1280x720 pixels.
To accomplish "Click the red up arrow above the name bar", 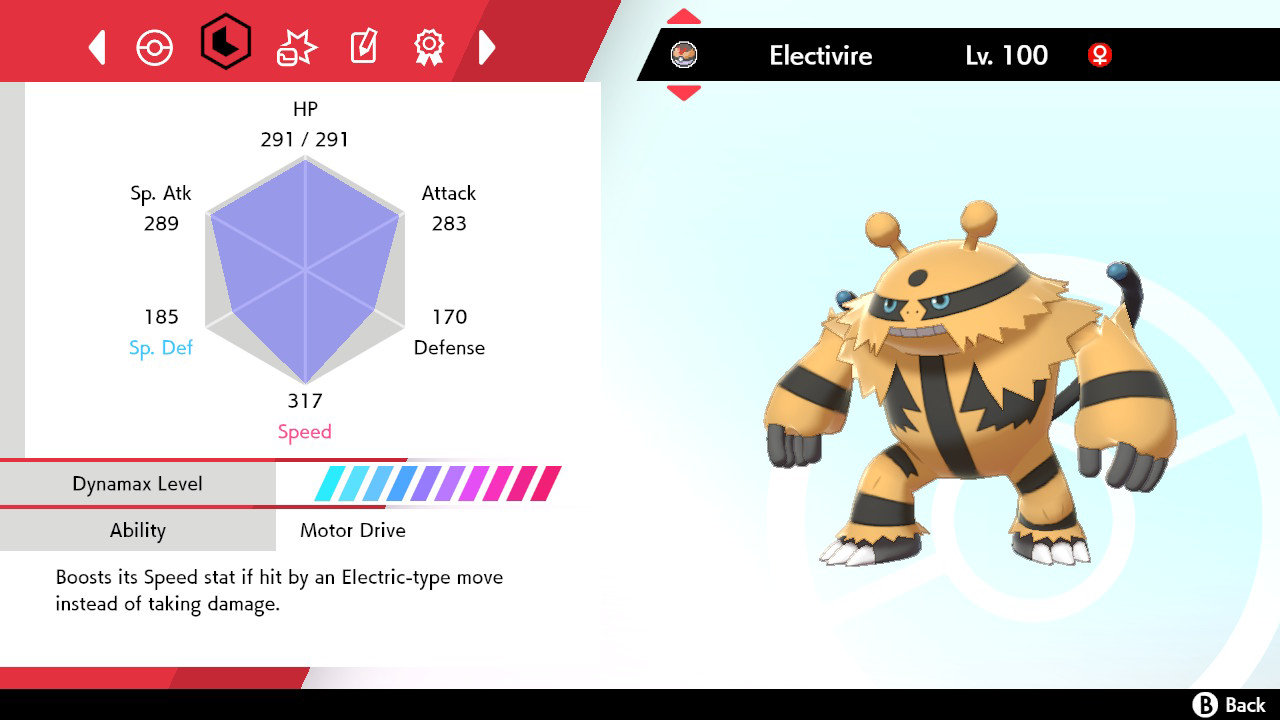I will point(684,15).
